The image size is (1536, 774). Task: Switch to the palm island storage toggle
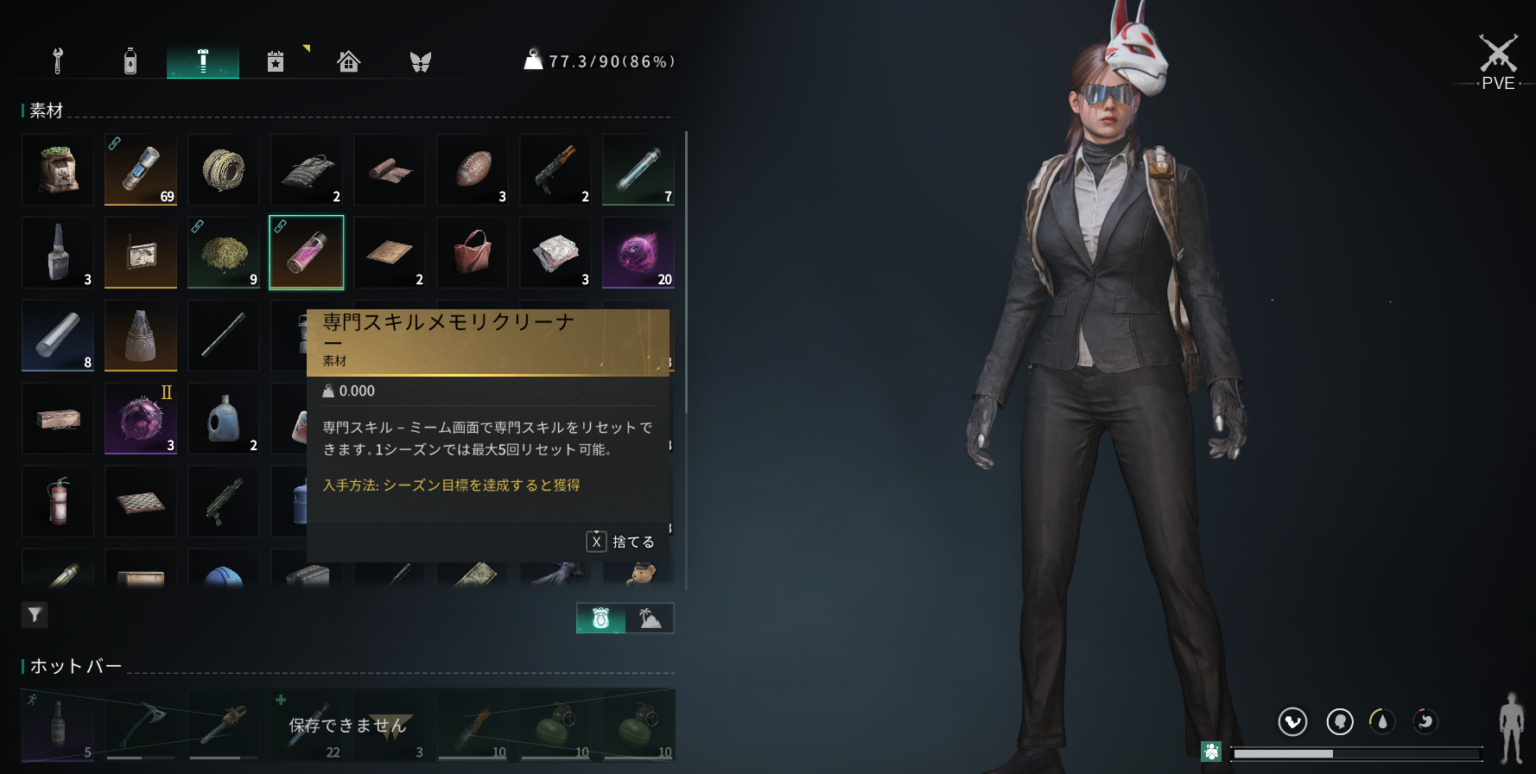[x=650, y=619]
